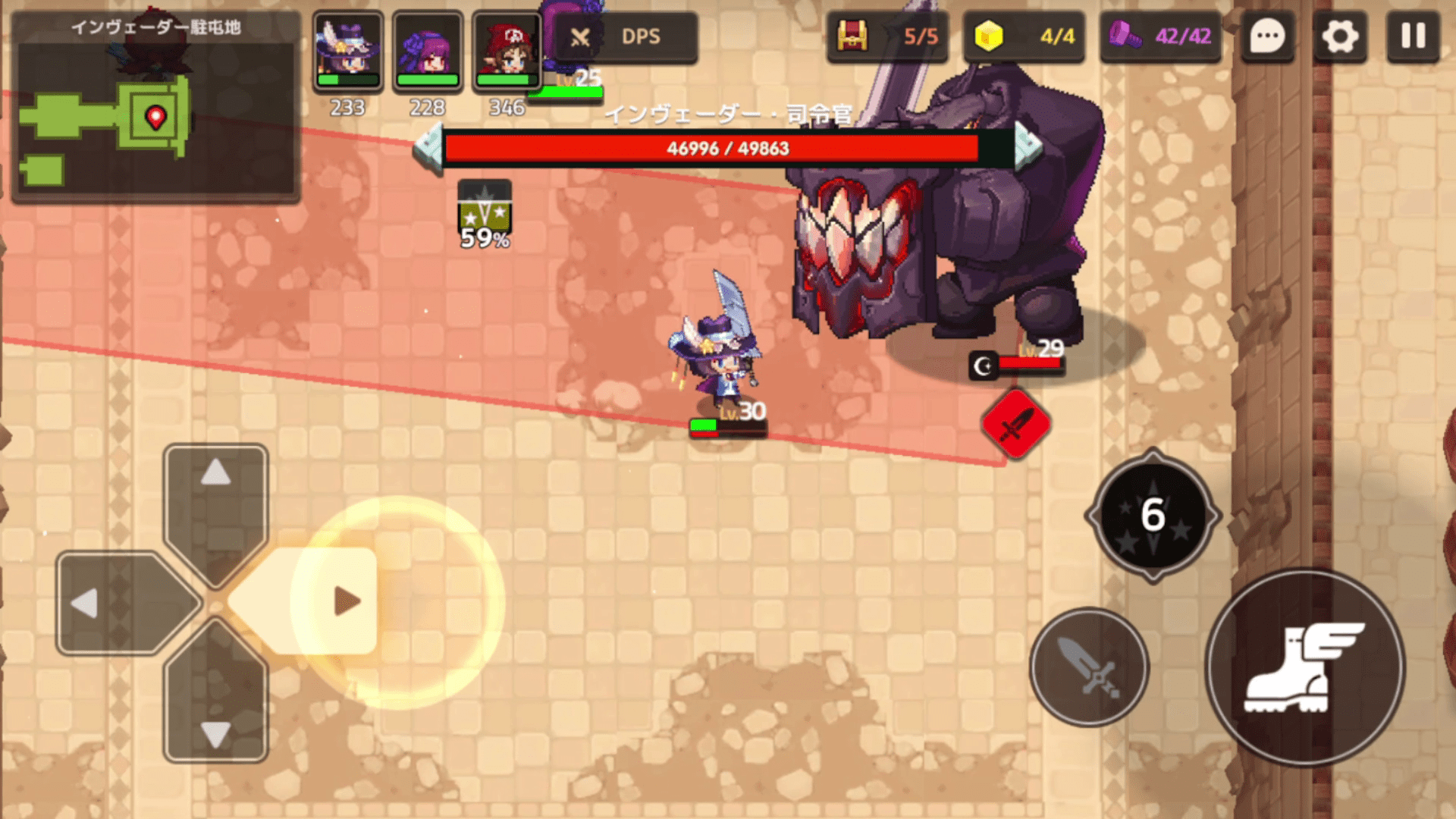This screenshot has height=819, width=1456.
Task: Select the witch hat hero portrait
Action: point(348,50)
